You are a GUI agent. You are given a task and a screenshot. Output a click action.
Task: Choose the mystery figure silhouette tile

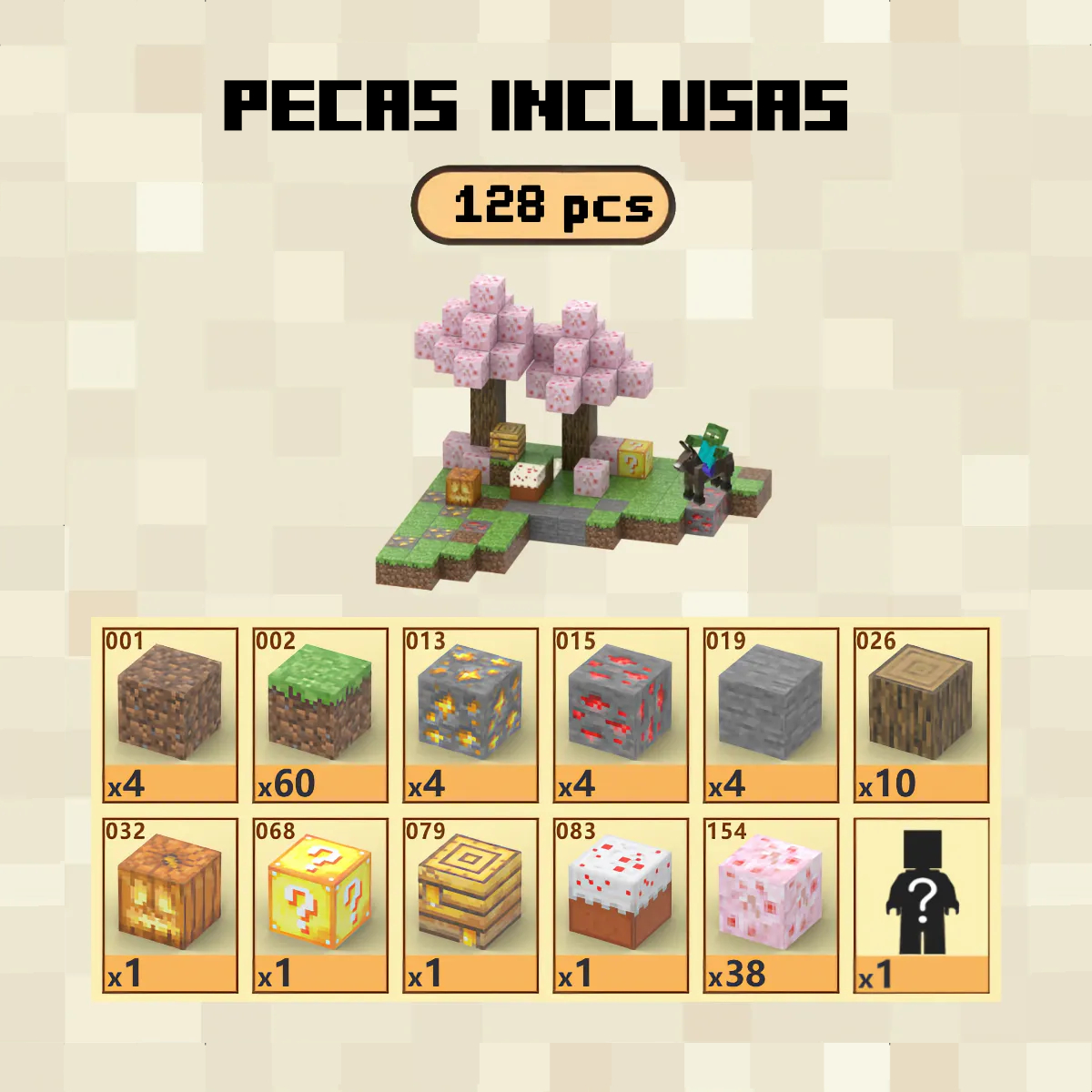pos(921,905)
